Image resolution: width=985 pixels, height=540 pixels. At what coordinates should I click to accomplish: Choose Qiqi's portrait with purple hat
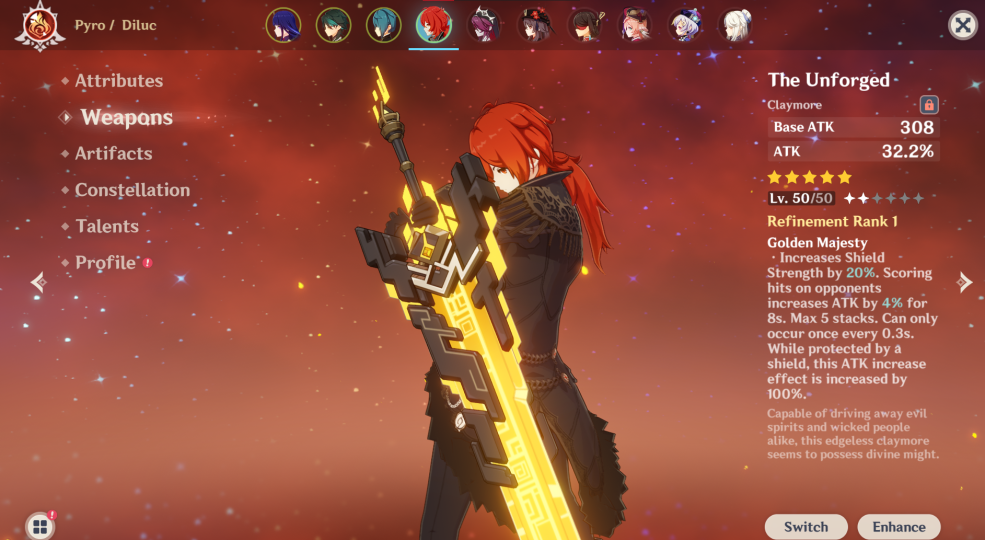coord(685,25)
